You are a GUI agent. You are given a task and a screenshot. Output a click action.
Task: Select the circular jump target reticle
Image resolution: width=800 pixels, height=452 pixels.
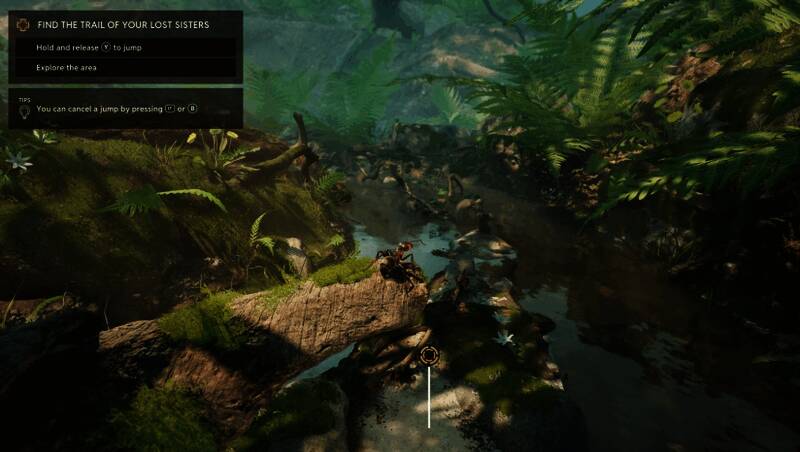pyautogui.click(x=430, y=355)
